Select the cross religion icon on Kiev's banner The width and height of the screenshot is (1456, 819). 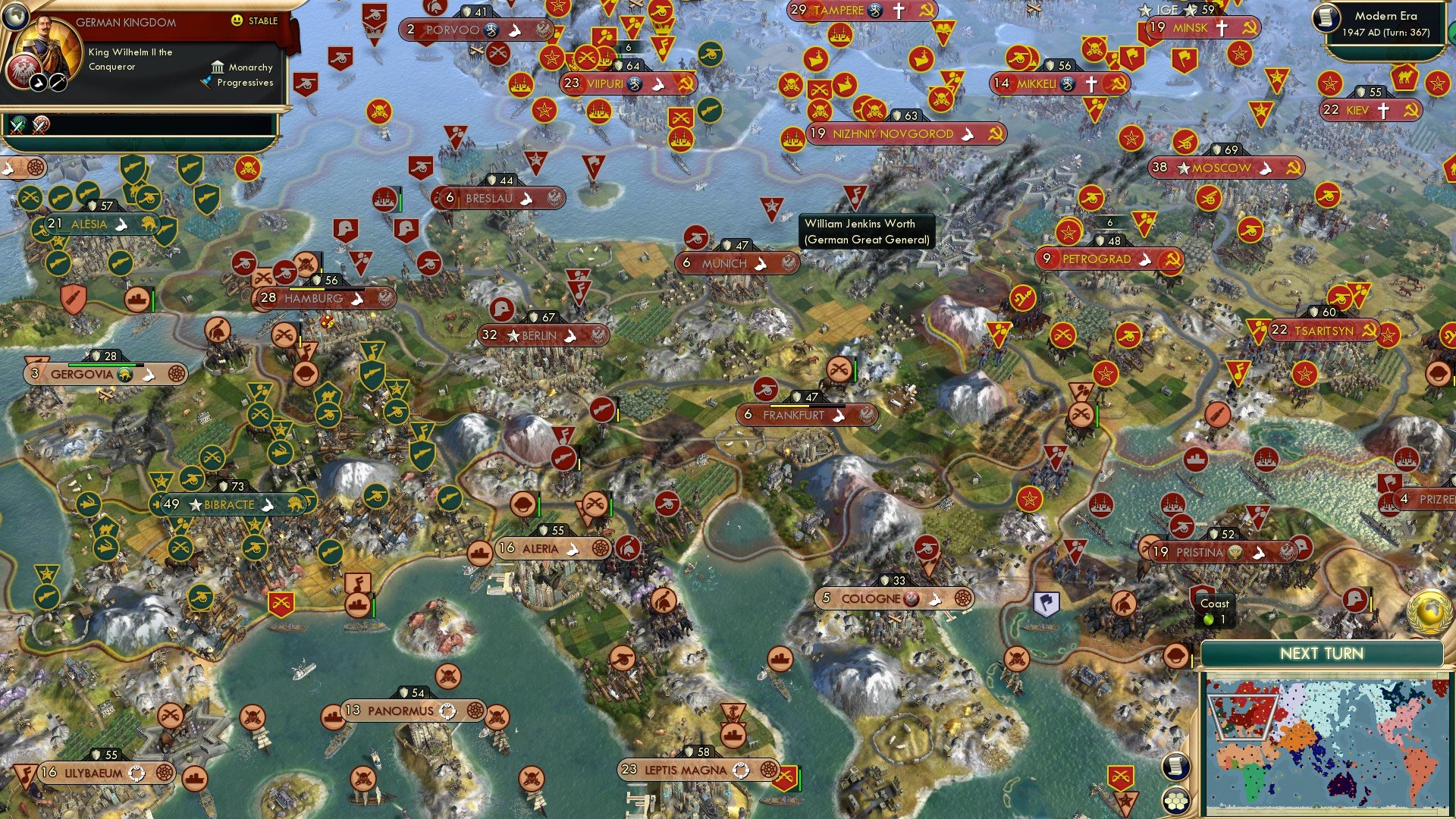pyautogui.click(x=1384, y=110)
